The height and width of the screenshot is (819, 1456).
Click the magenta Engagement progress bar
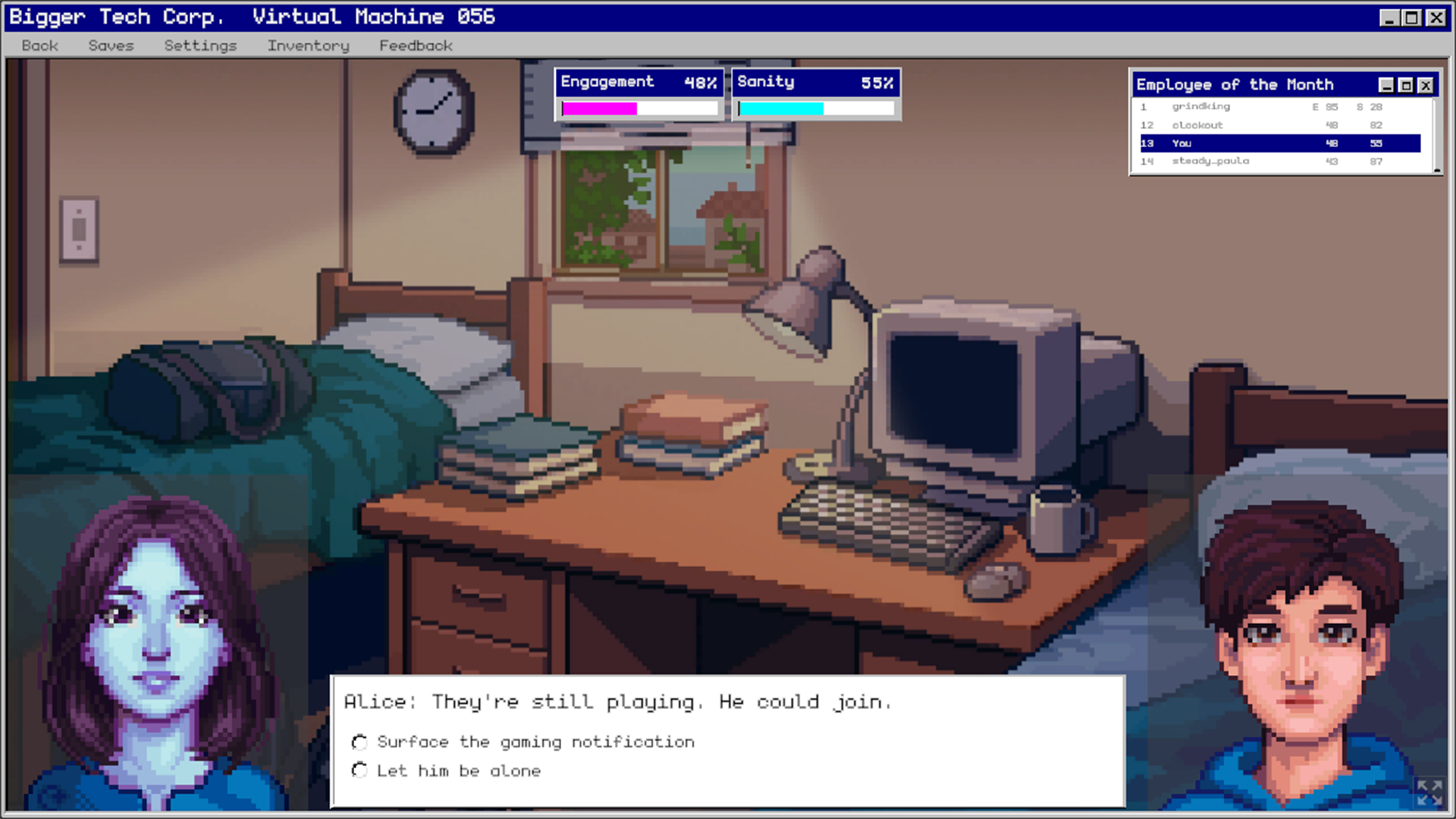click(599, 108)
